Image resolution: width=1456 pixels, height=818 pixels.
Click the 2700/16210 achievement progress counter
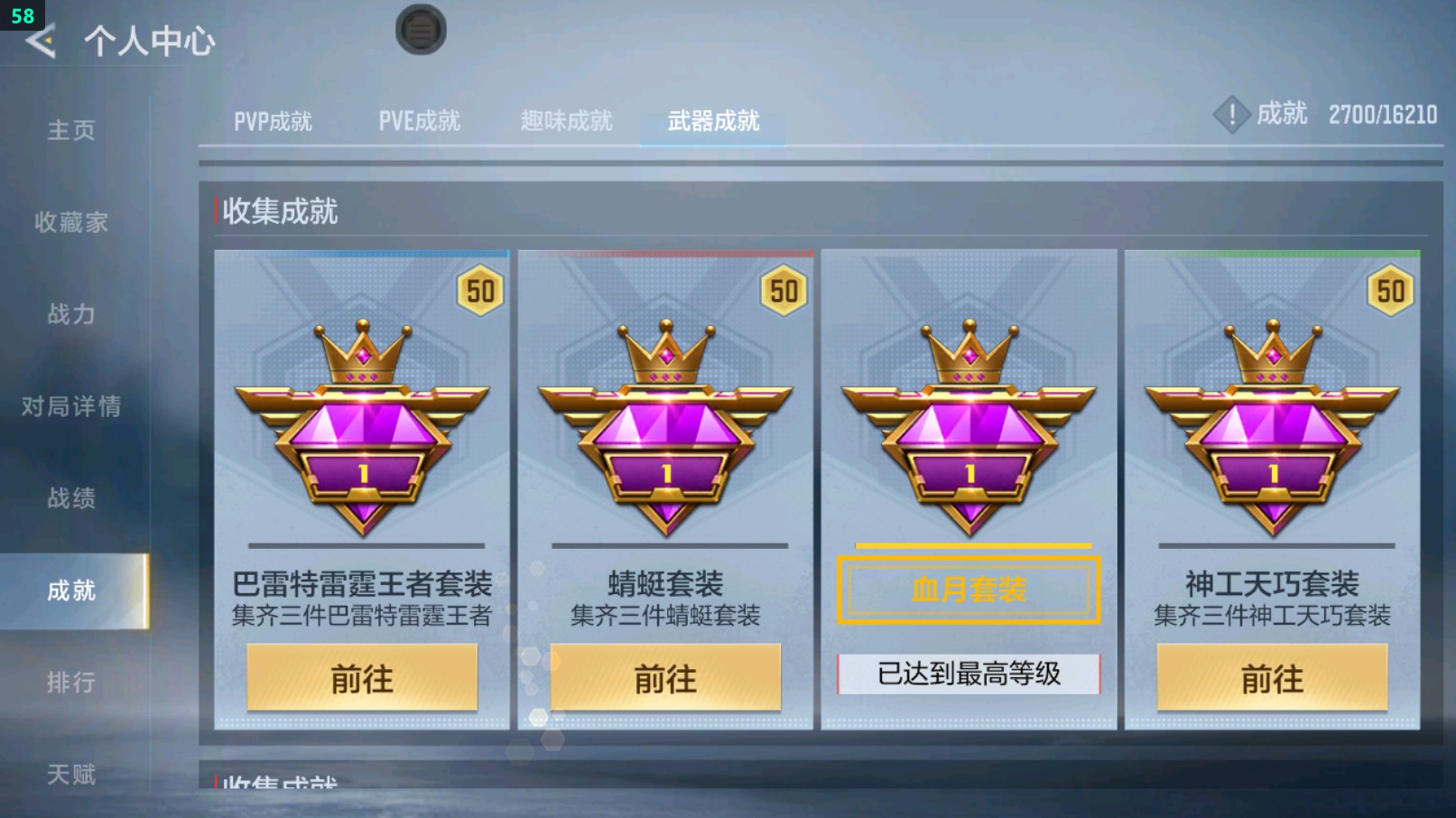pyautogui.click(x=1384, y=115)
